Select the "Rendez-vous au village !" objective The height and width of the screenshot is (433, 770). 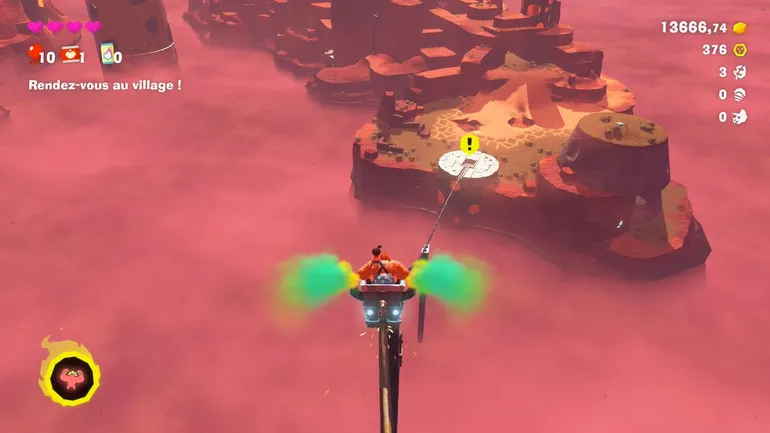[x=105, y=85]
